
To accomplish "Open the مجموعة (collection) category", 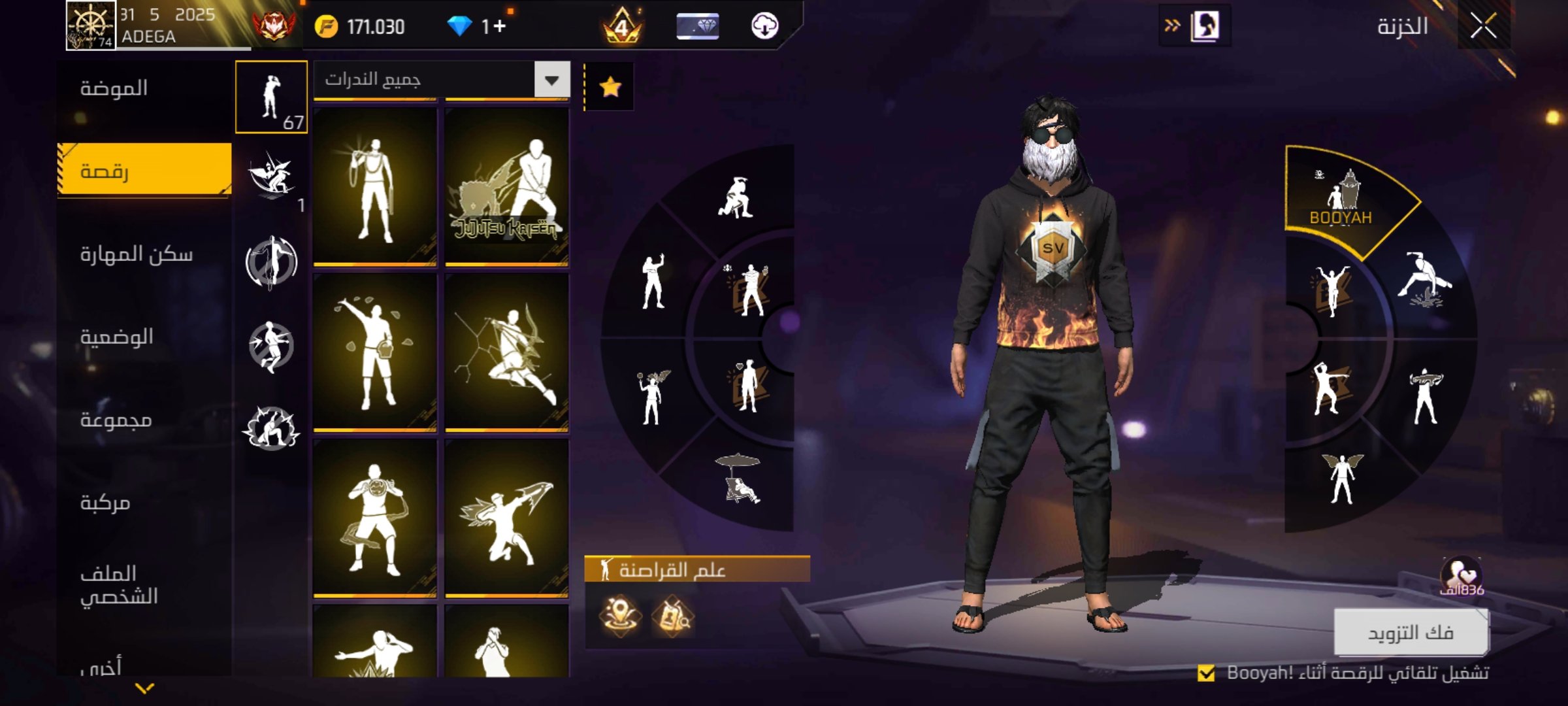I will pyautogui.click(x=116, y=420).
